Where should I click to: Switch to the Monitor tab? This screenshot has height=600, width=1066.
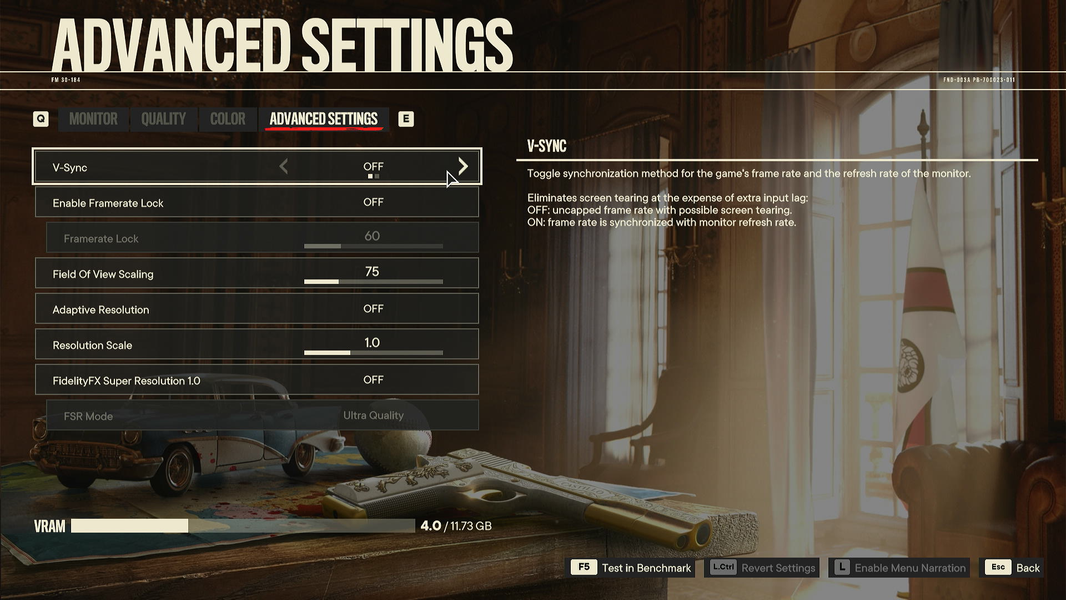93,119
